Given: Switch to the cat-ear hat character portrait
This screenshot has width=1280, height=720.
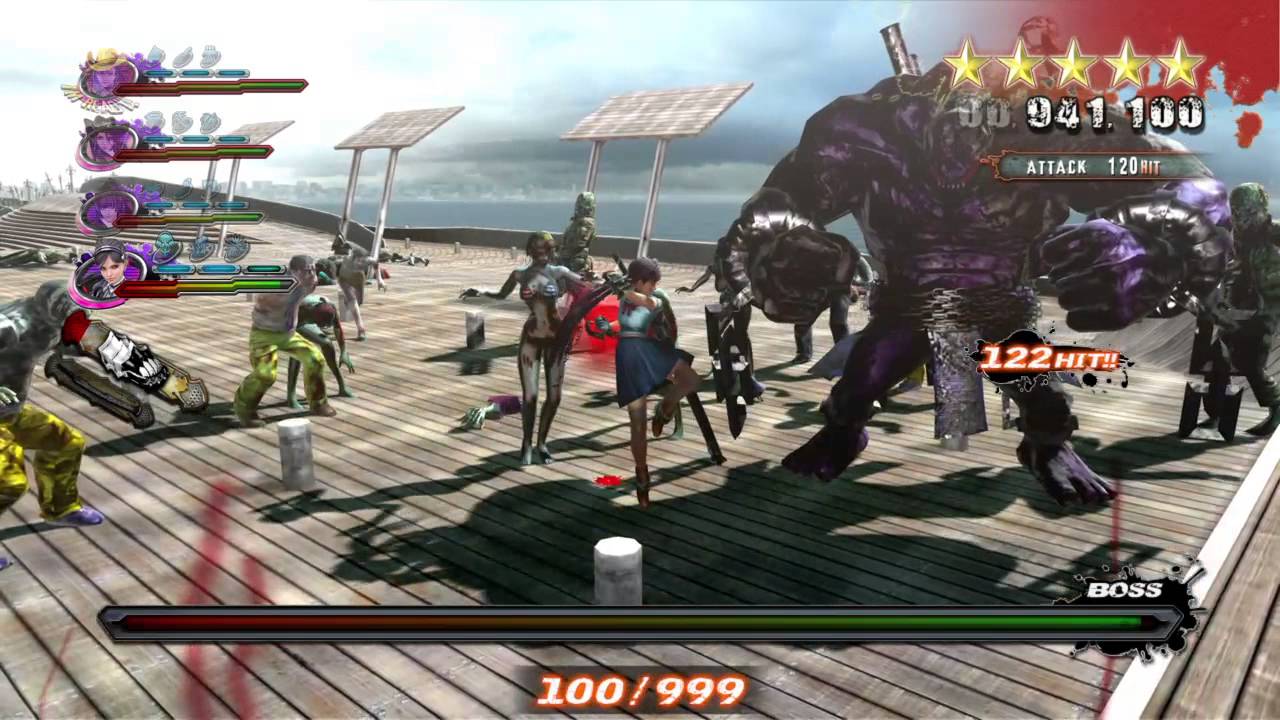Looking at the screenshot, I should 106,140.
